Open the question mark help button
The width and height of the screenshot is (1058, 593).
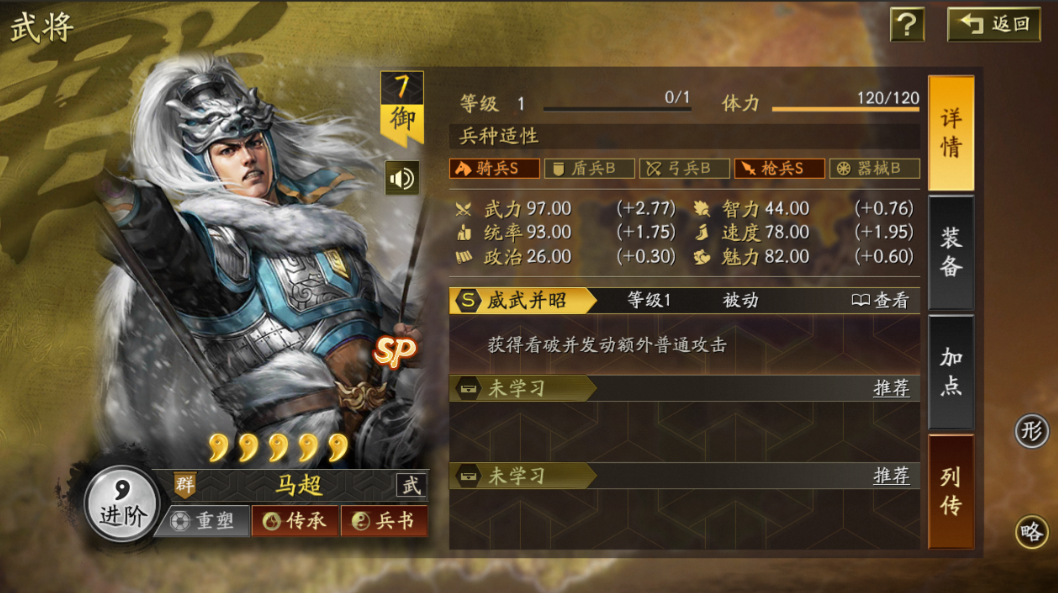click(906, 24)
